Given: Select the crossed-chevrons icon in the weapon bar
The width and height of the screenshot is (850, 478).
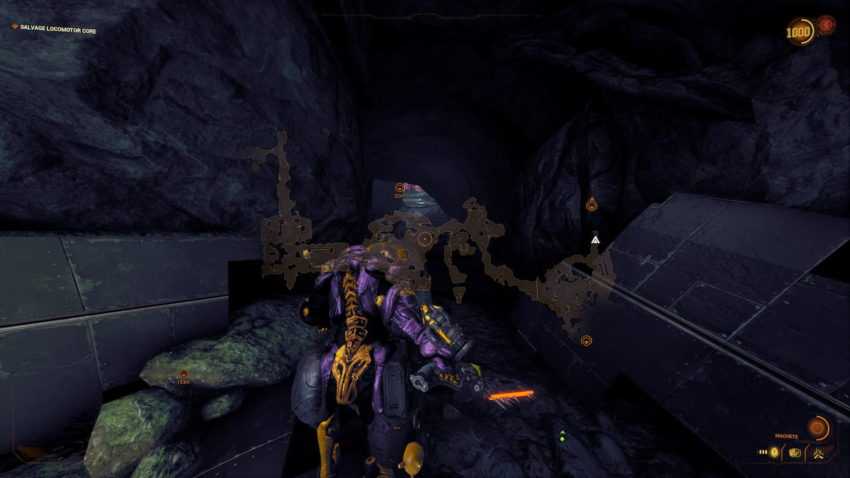Looking at the screenshot, I should [819, 453].
